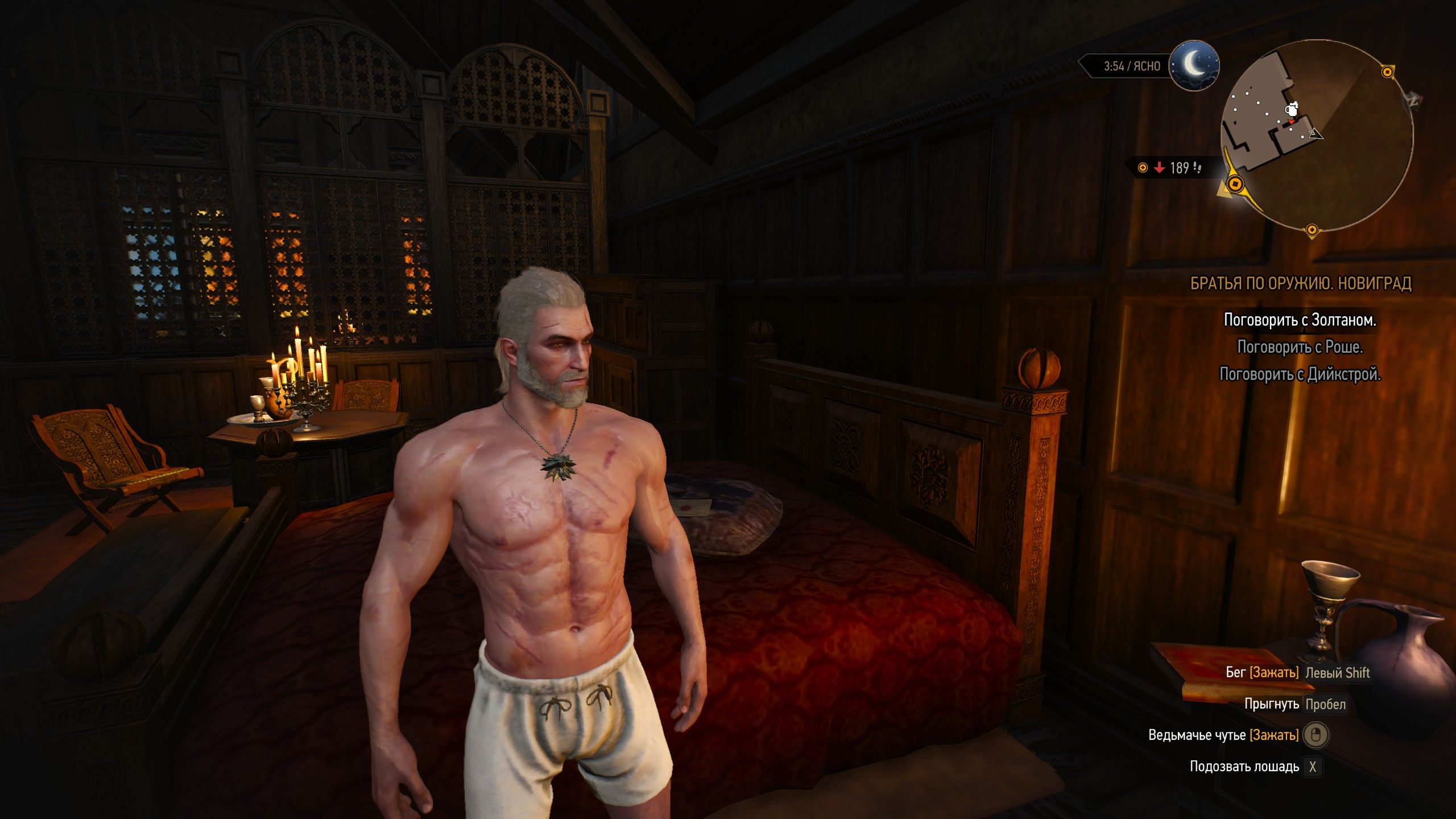Select objective Поговорить с Роше
The width and height of the screenshot is (1456, 819).
[1300, 347]
